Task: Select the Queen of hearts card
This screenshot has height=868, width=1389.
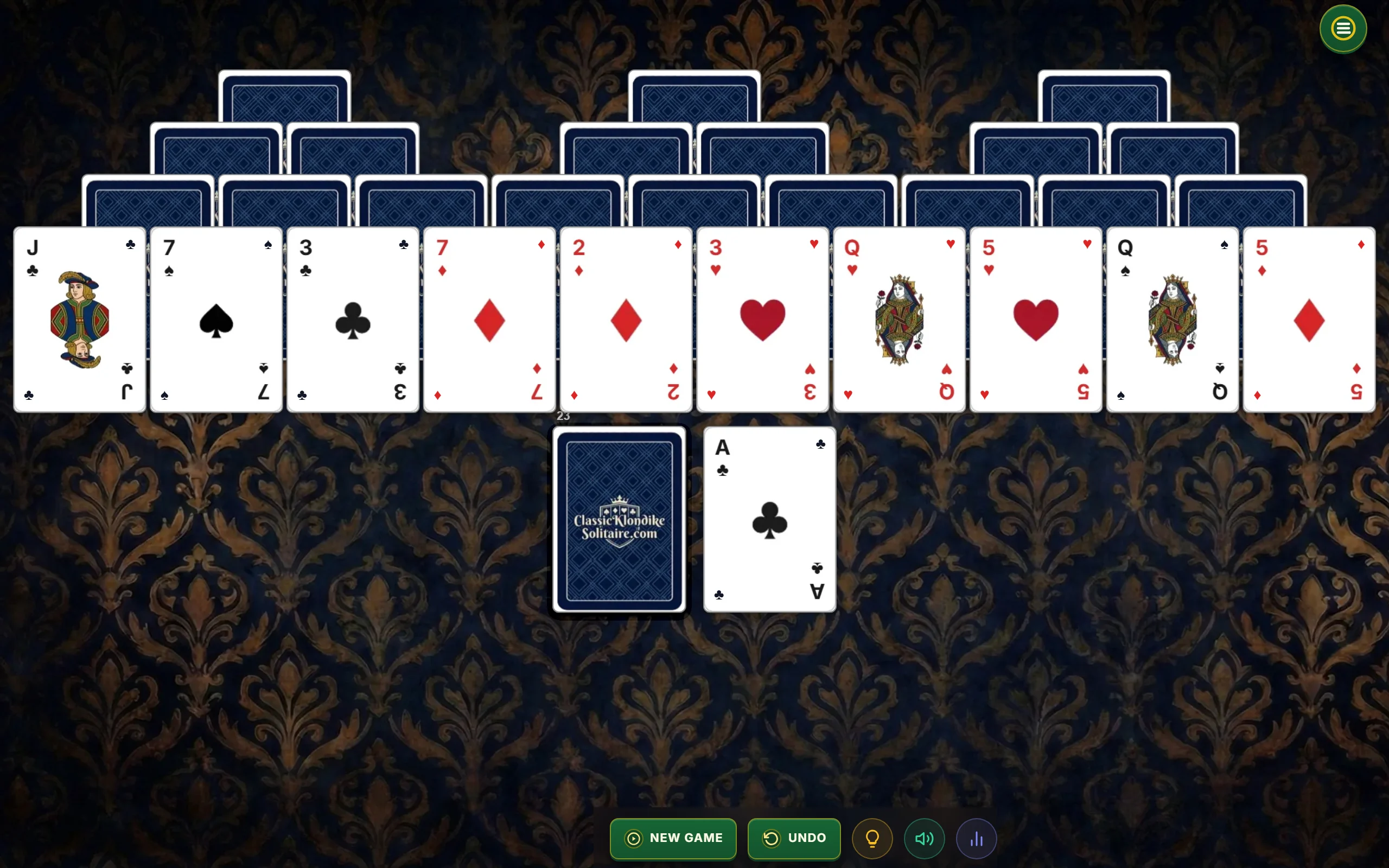Action: (x=899, y=320)
